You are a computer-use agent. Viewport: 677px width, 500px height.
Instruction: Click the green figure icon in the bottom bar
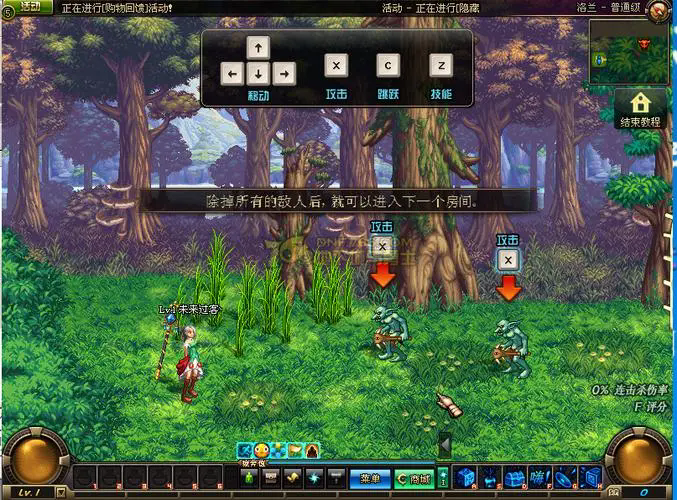click(248, 479)
